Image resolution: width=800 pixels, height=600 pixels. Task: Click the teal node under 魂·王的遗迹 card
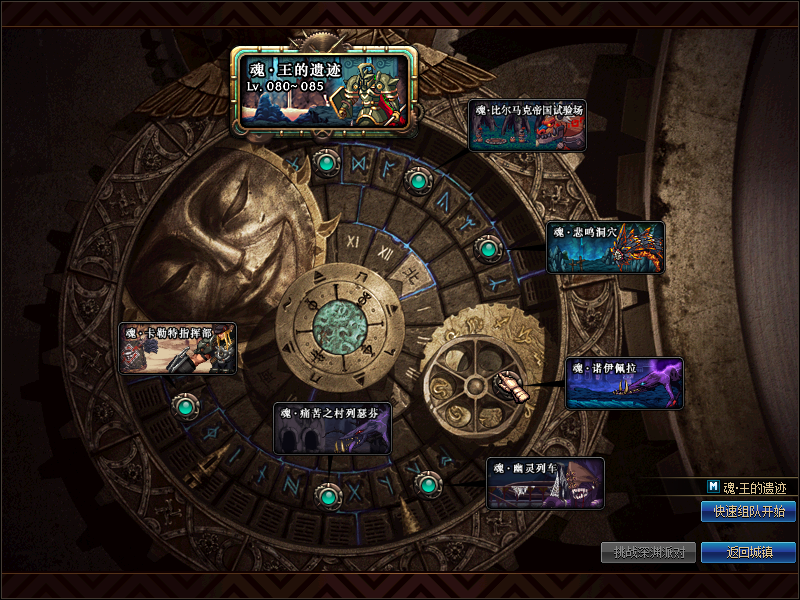click(x=325, y=161)
